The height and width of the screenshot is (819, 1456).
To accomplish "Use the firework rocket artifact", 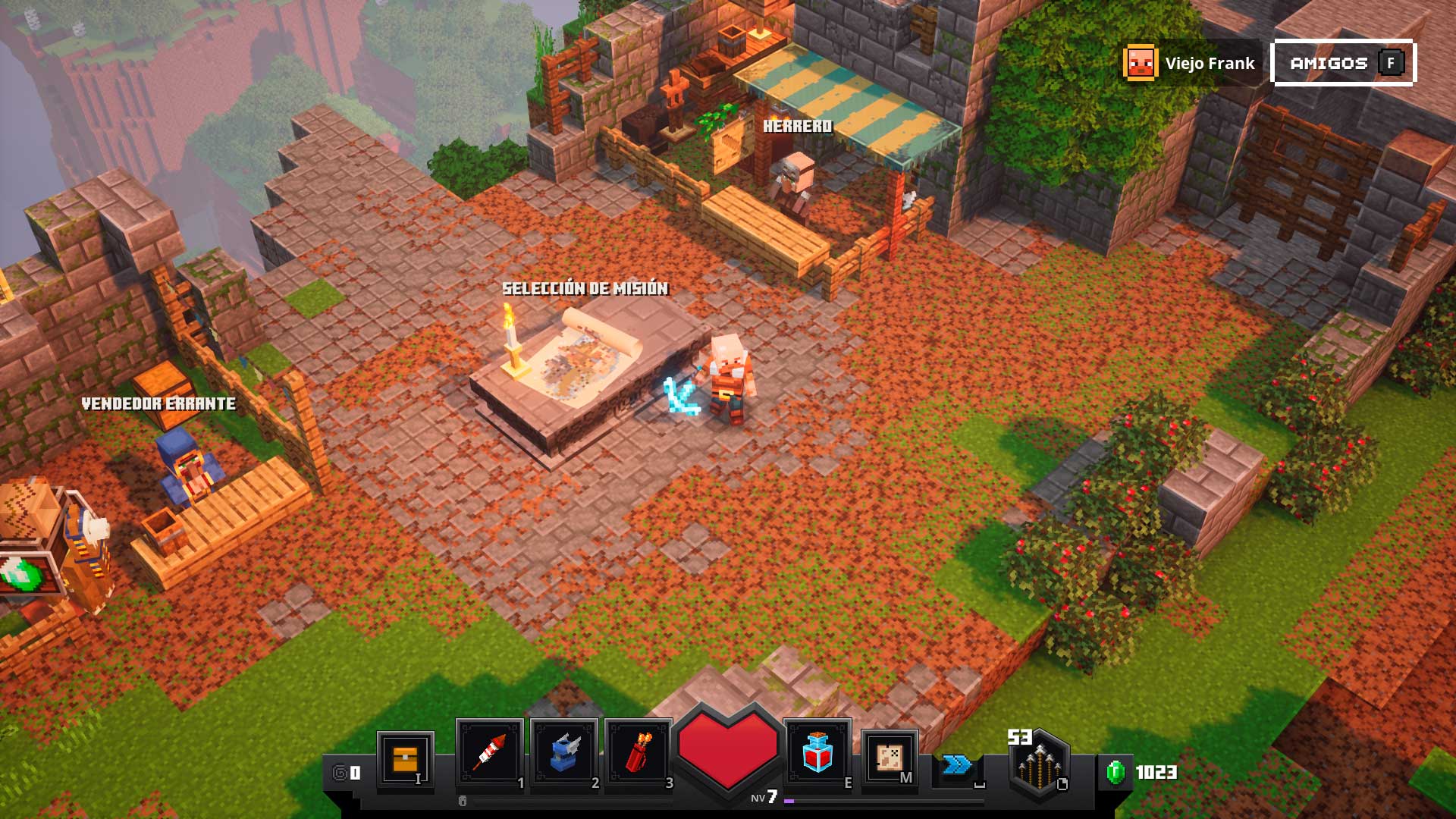I will tap(489, 753).
